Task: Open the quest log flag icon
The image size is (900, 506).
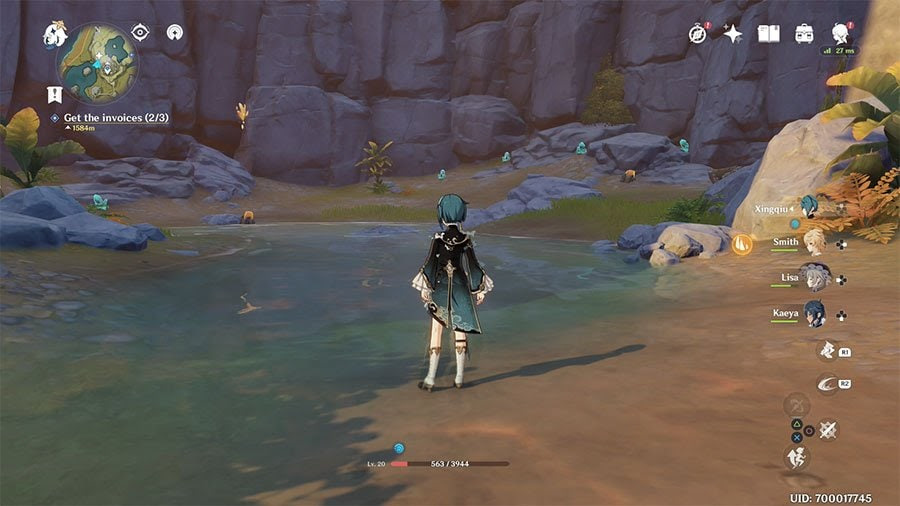Action: (55, 95)
